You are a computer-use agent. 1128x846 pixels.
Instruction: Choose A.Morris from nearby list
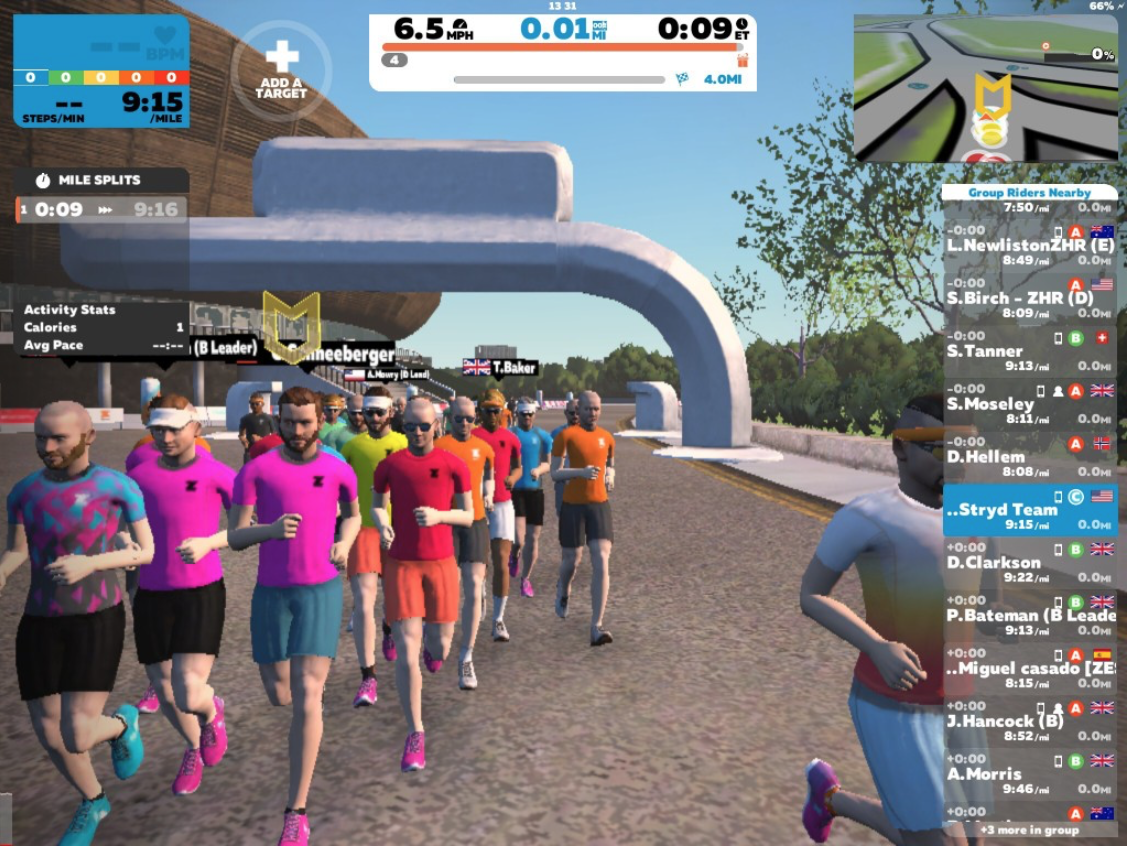pyautogui.click(x=1030, y=774)
